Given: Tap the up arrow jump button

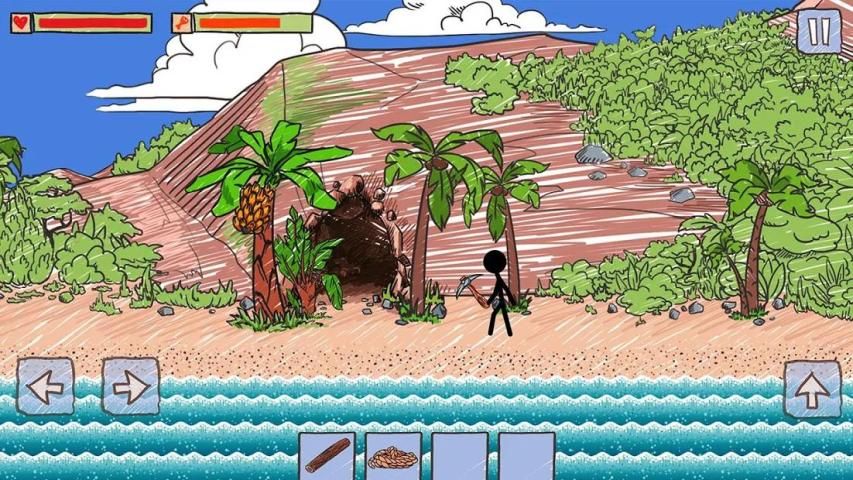Looking at the screenshot, I should pyautogui.click(x=812, y=389).
